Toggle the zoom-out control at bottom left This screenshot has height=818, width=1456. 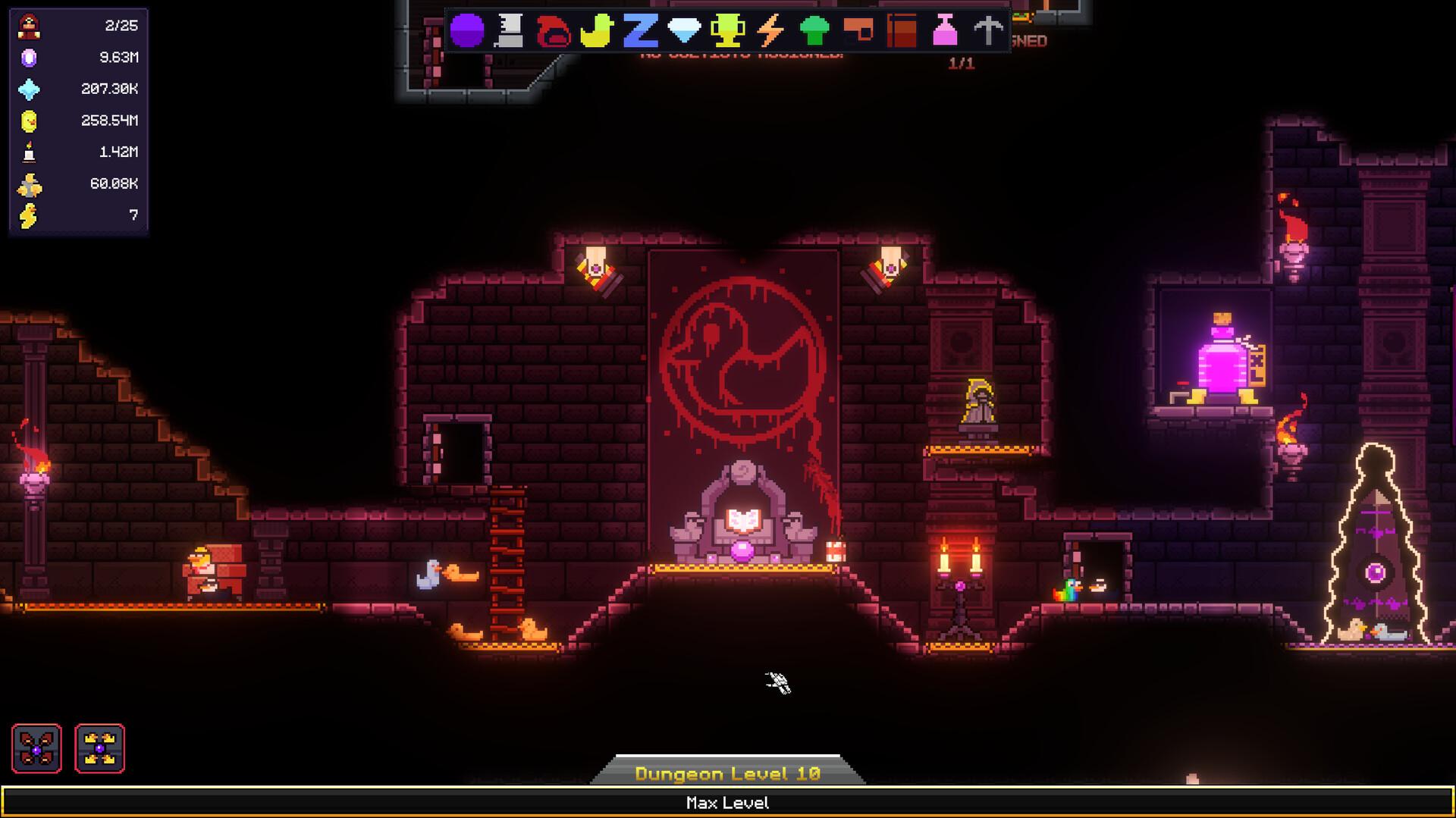(36, 747)
